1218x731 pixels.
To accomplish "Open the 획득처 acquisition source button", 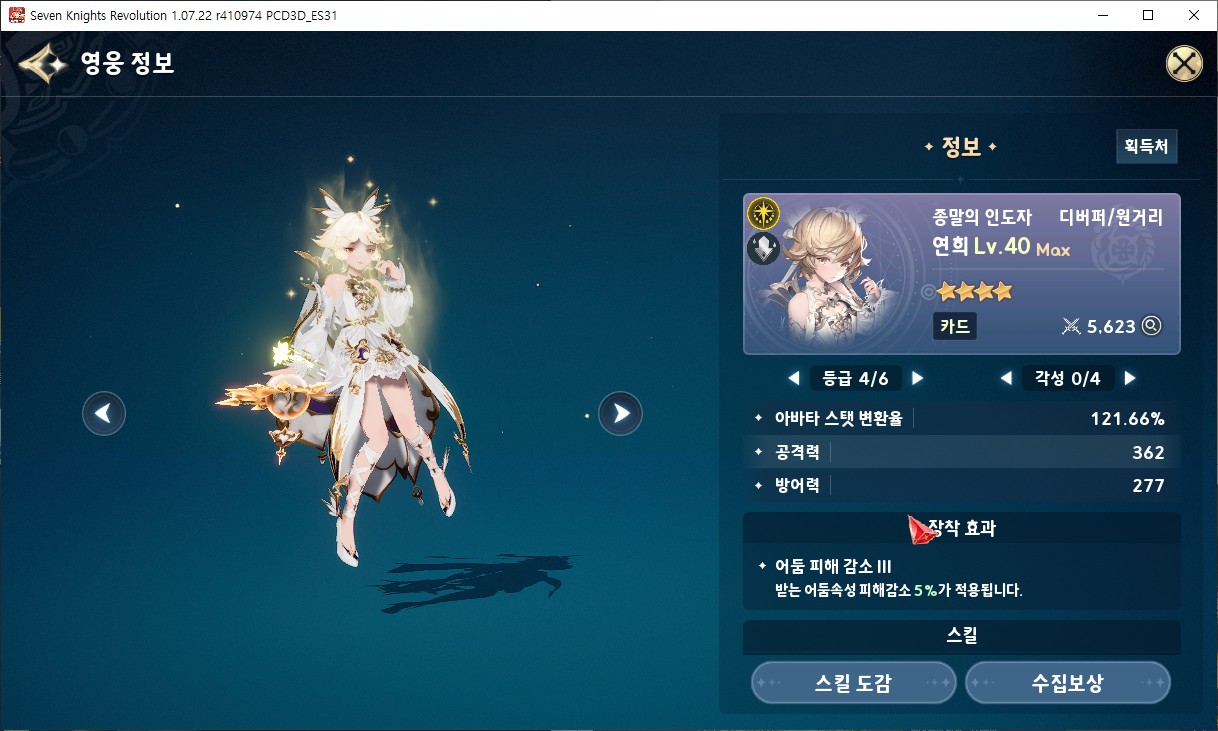I will pos(1146,146).
